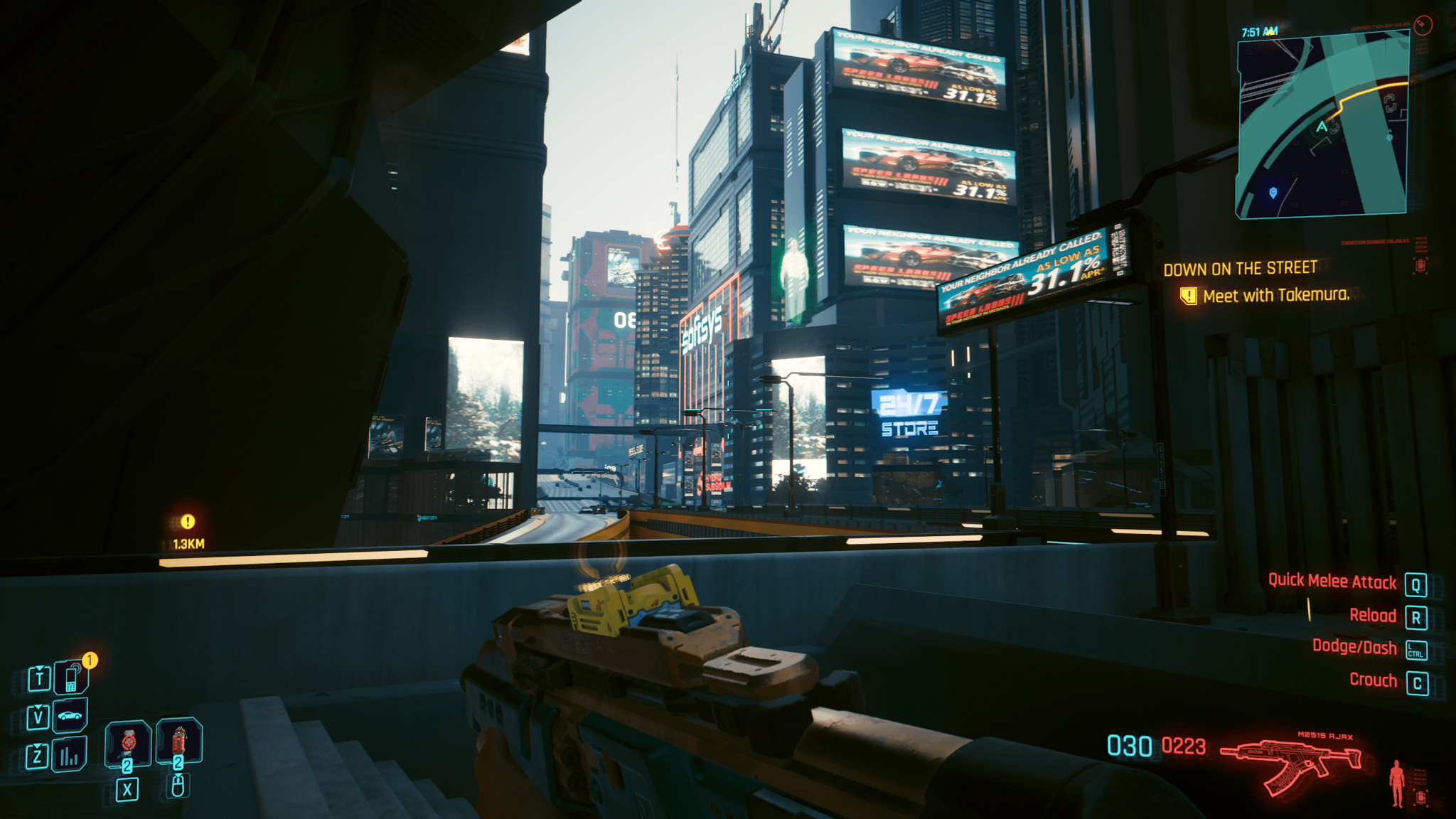The width and height of the screenshot is (1456, 819).
Task: Select the red grenade slot
Action: pos(178,742)
